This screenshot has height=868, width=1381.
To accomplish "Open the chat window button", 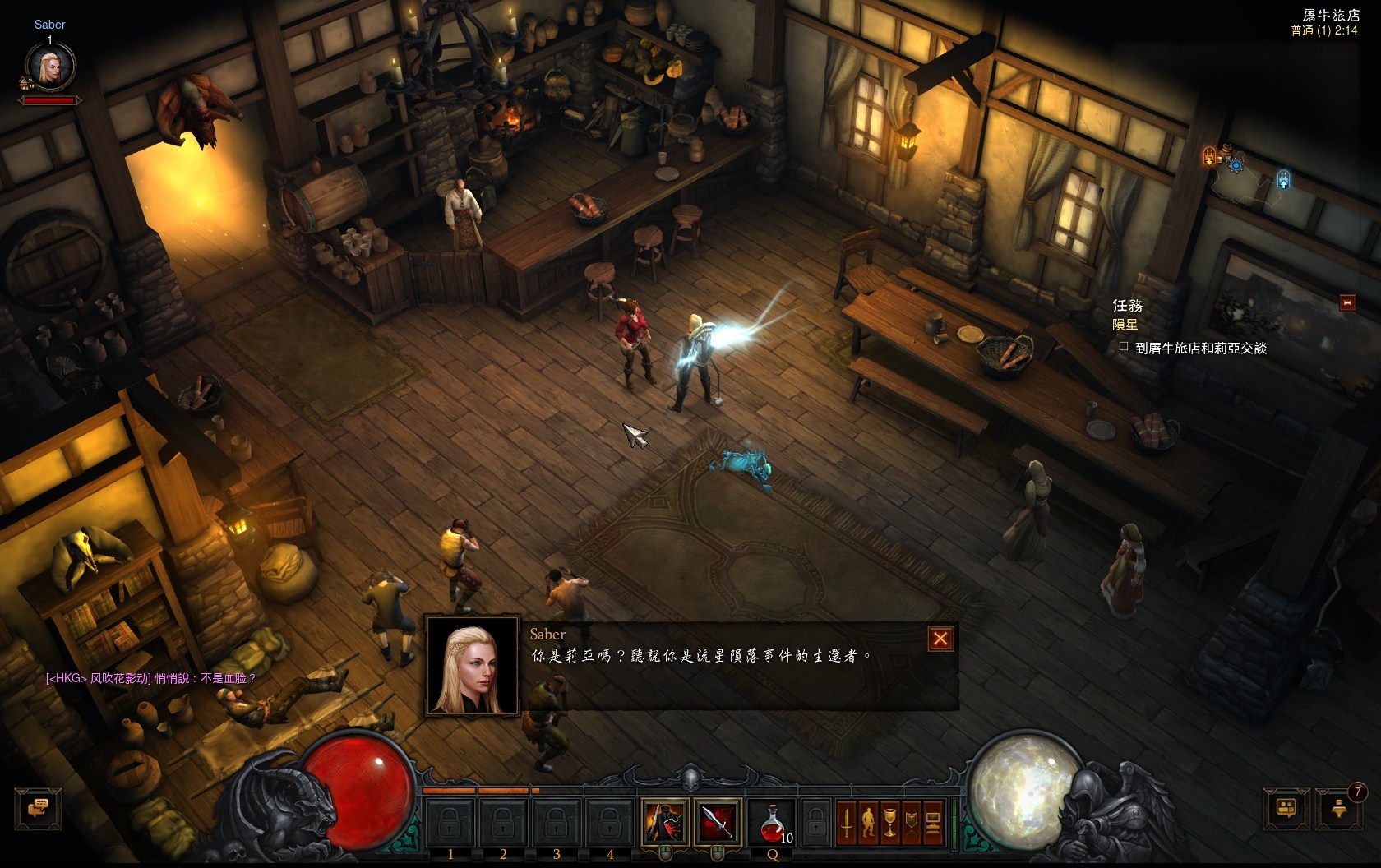I will click(38, 808).
